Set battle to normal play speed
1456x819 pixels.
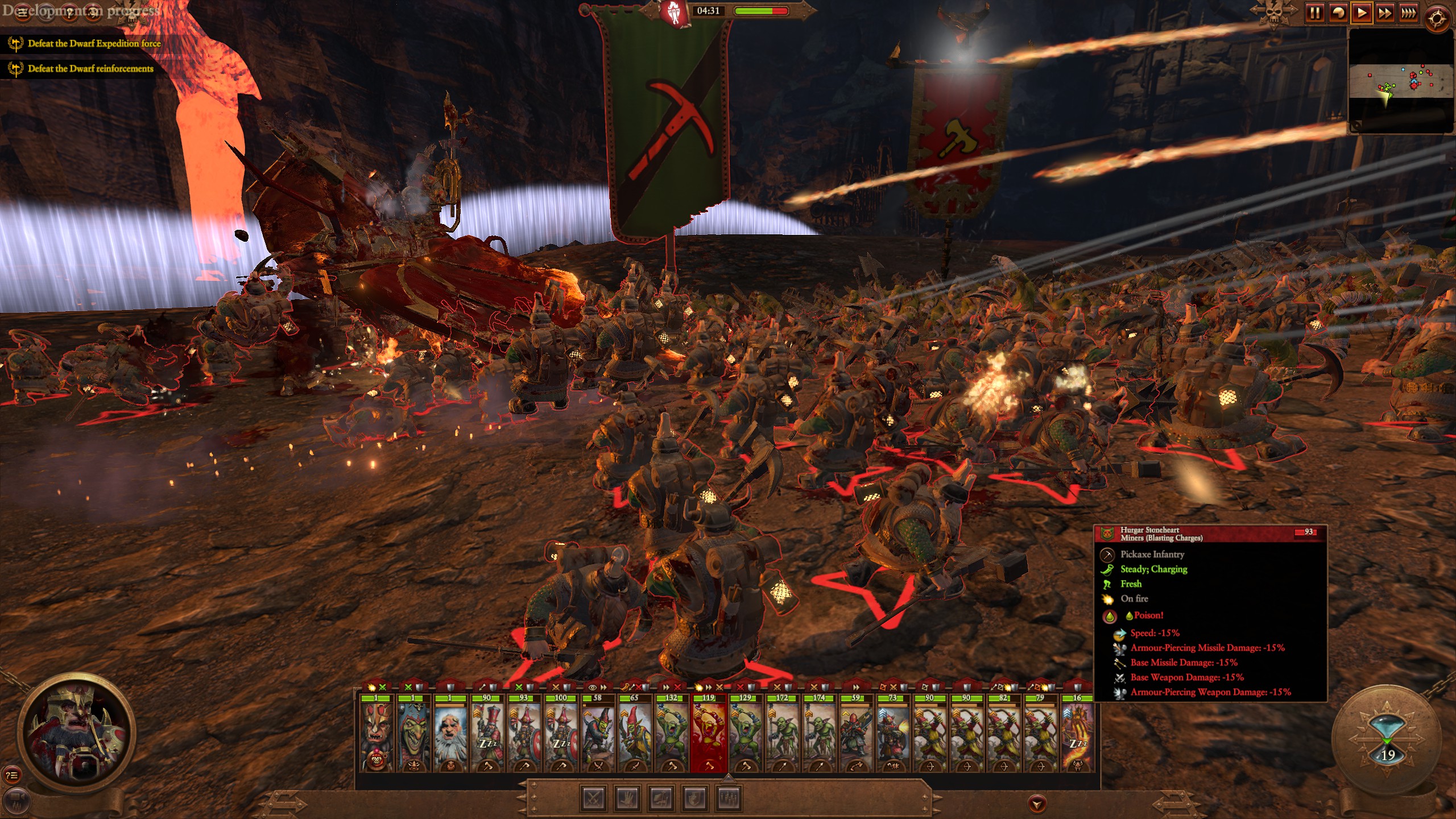tap(1362, 13)
